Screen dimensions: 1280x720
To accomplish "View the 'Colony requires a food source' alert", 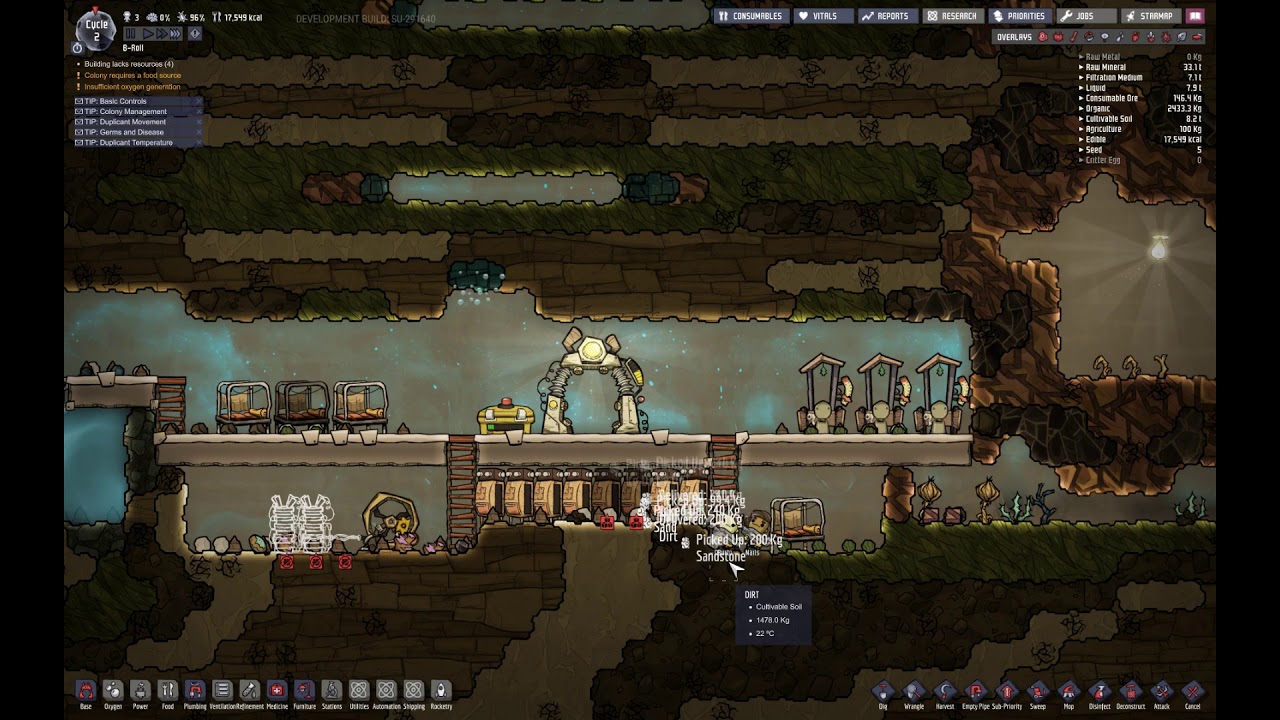I will point(132,75).
